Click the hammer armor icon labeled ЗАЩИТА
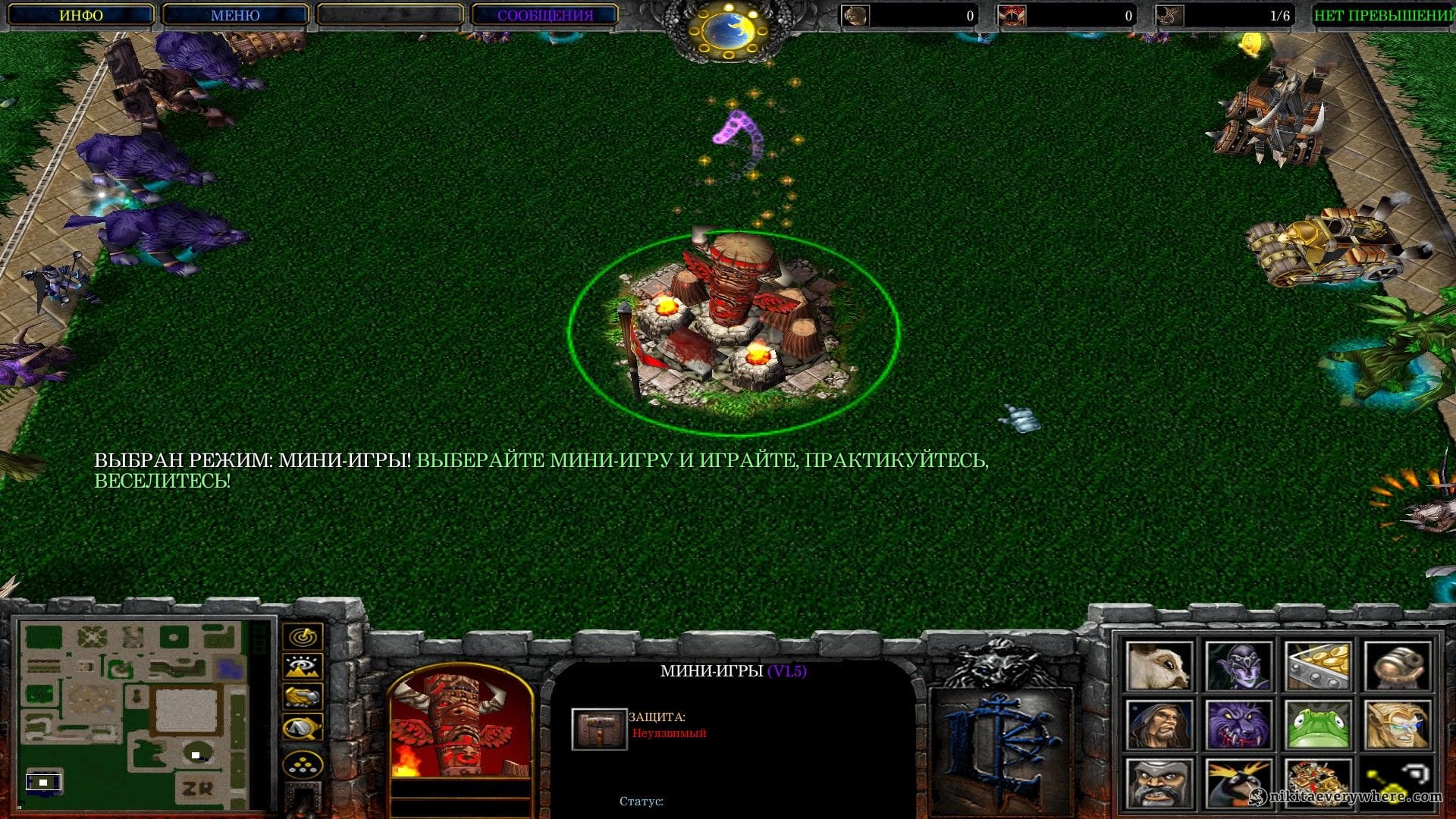The width and height of the screenshot is (1456, 819). [599, 729]
